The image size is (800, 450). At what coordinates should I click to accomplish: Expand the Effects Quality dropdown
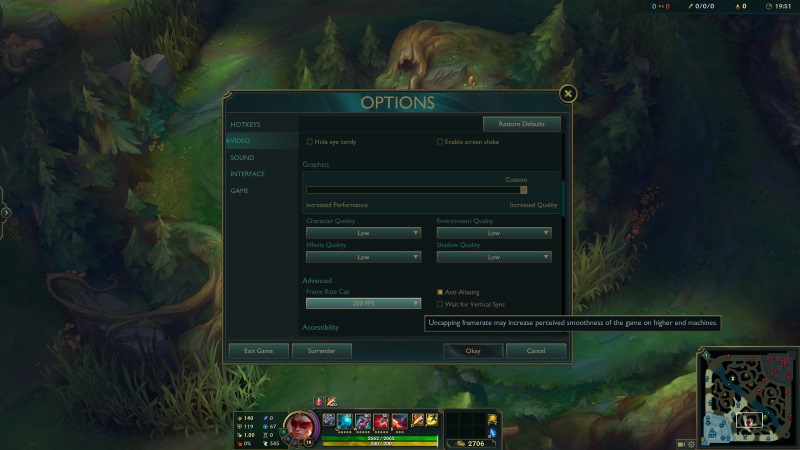[x=363, y=257]
